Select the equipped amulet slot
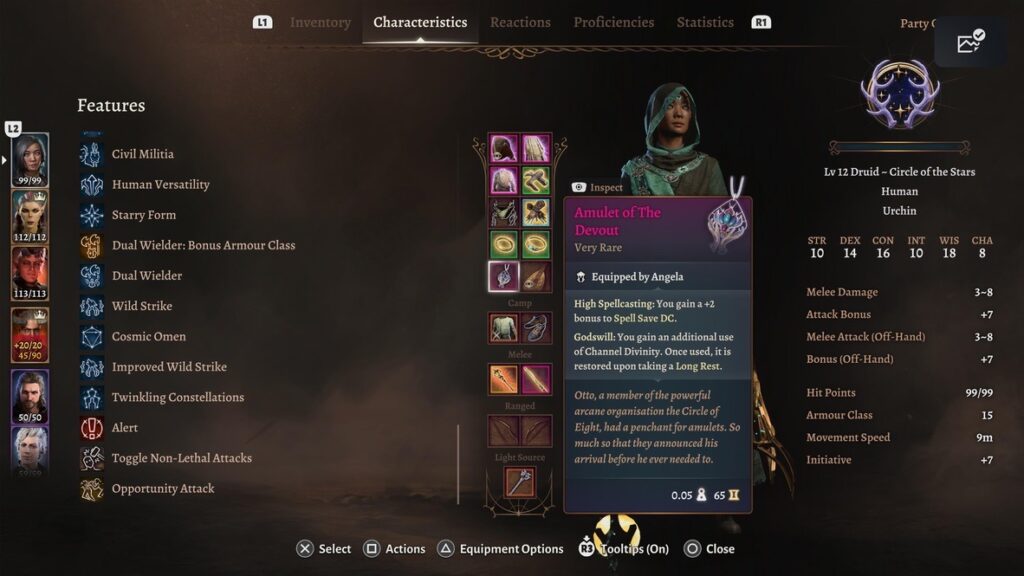This screenshot has height=576, width=1024. point(503,276)
